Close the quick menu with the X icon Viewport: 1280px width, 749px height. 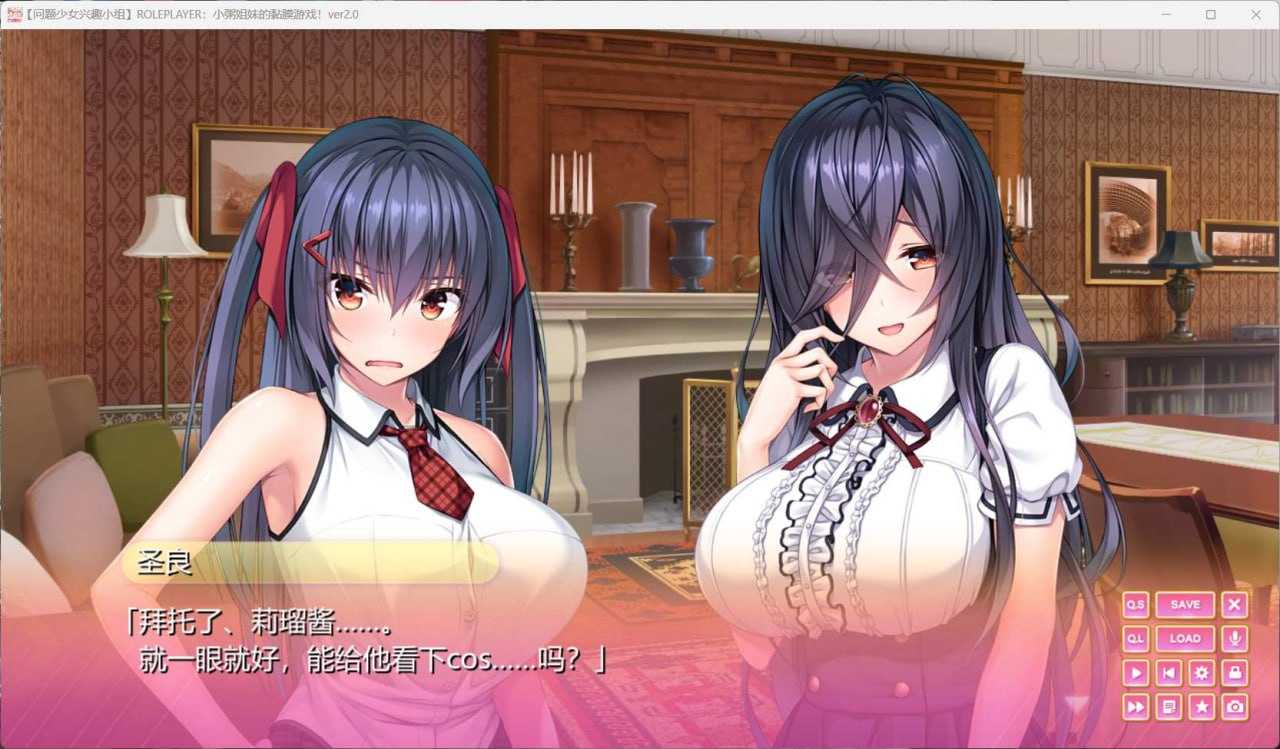pyautogui.click(x=1234, y=604)
